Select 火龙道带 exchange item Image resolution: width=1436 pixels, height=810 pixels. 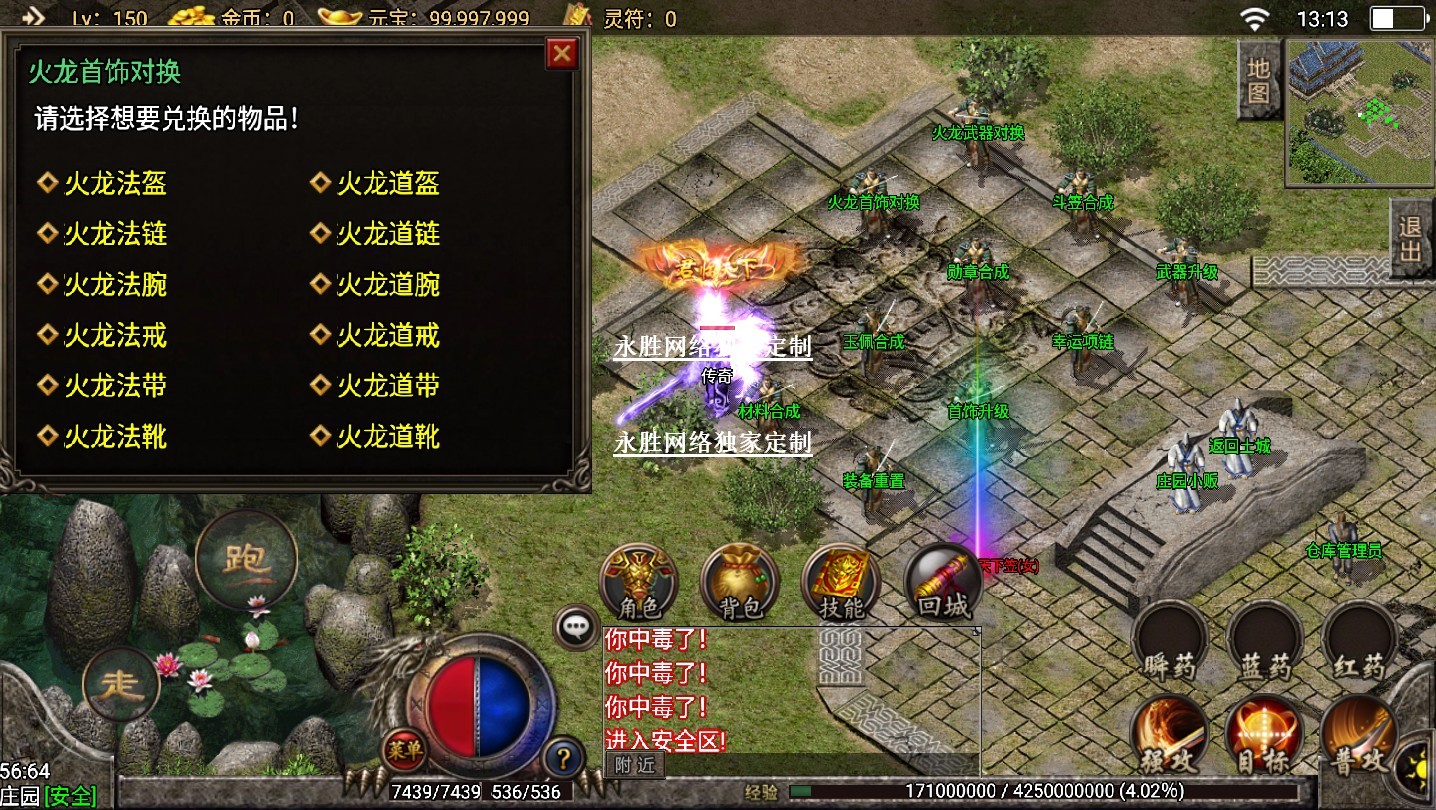[388, 386]
